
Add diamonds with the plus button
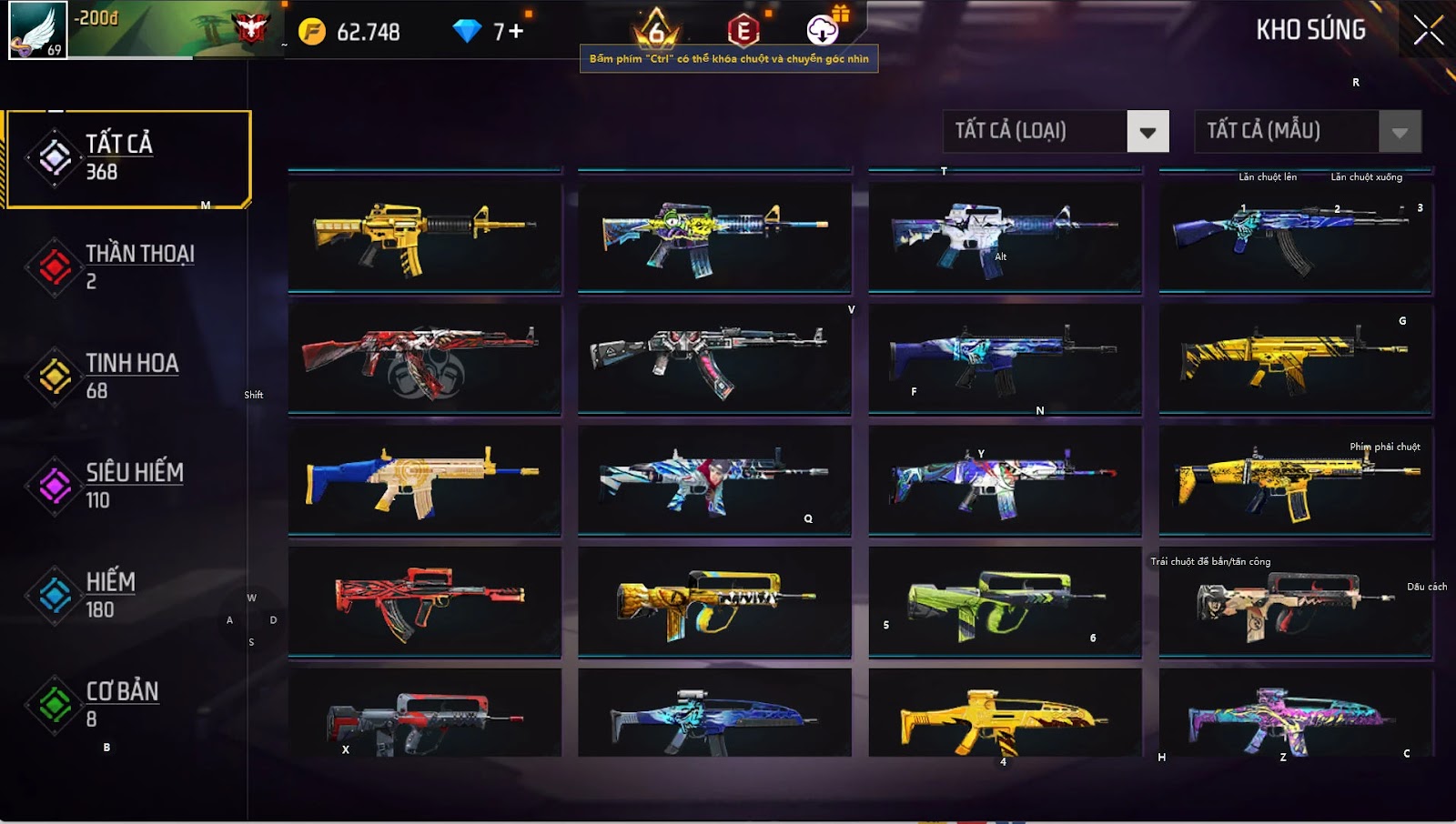(516, 32)
